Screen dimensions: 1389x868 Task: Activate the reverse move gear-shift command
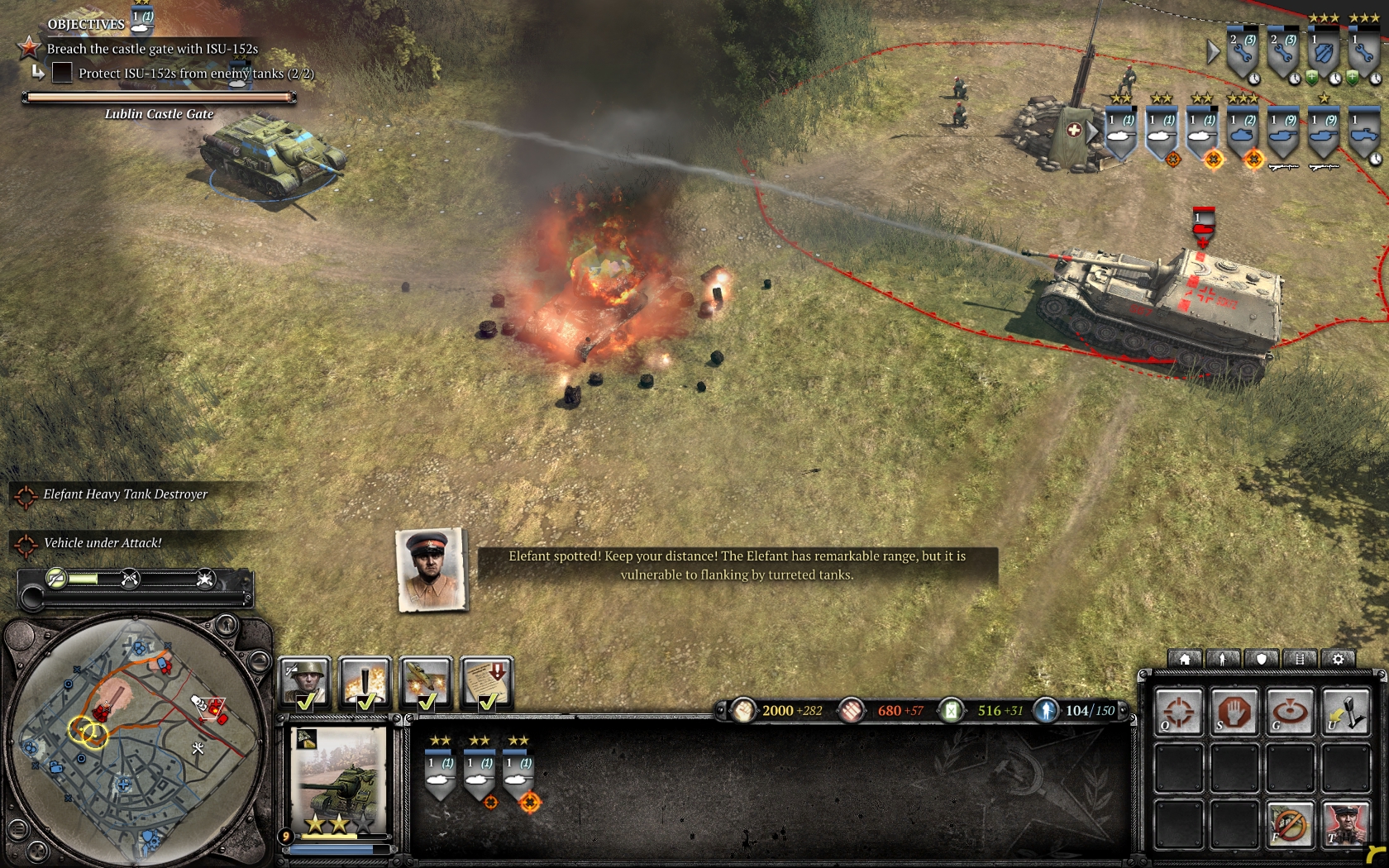(x=1345, y=711)
